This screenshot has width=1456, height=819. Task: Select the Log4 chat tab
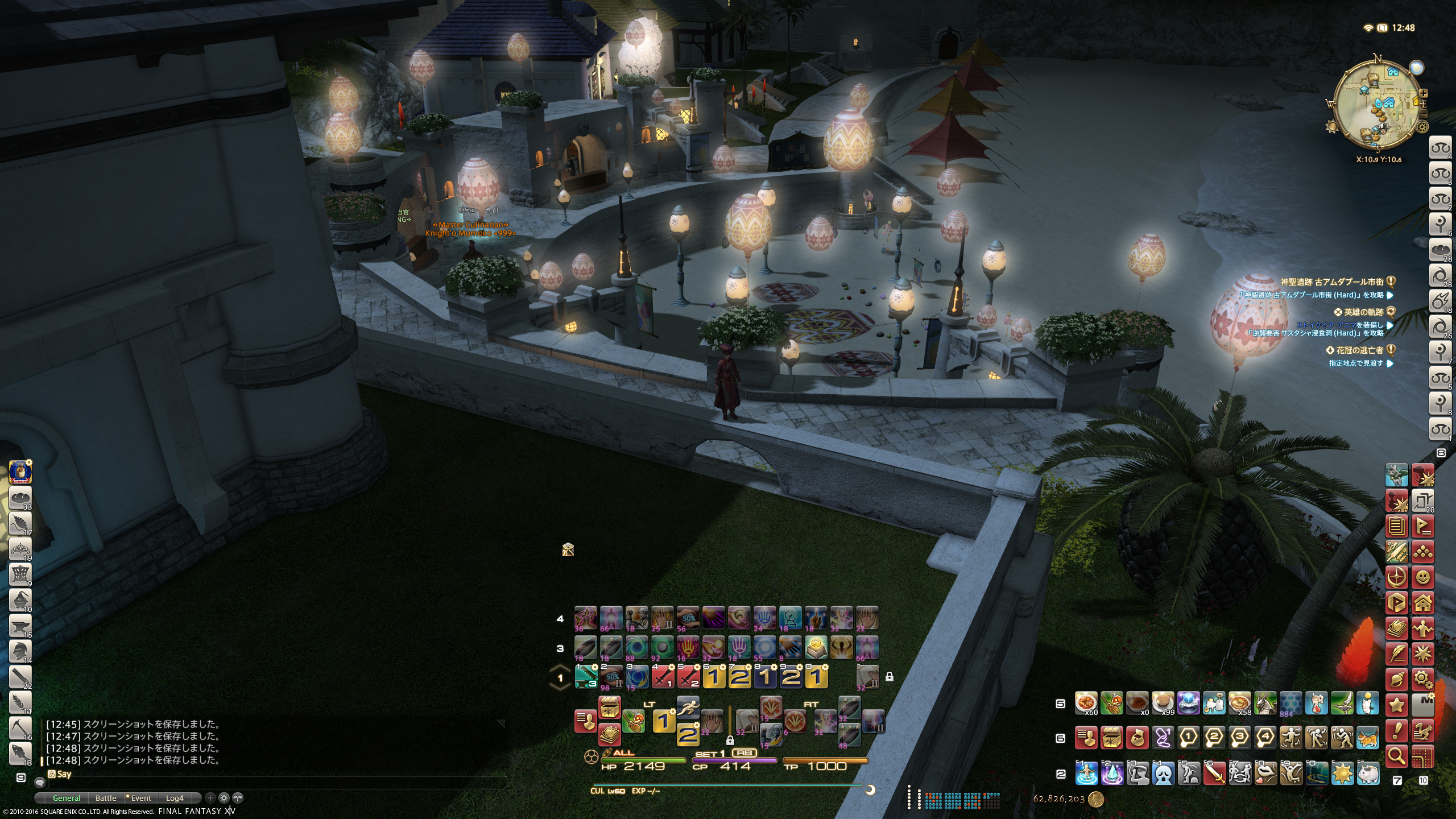click(x=175, y=798)
